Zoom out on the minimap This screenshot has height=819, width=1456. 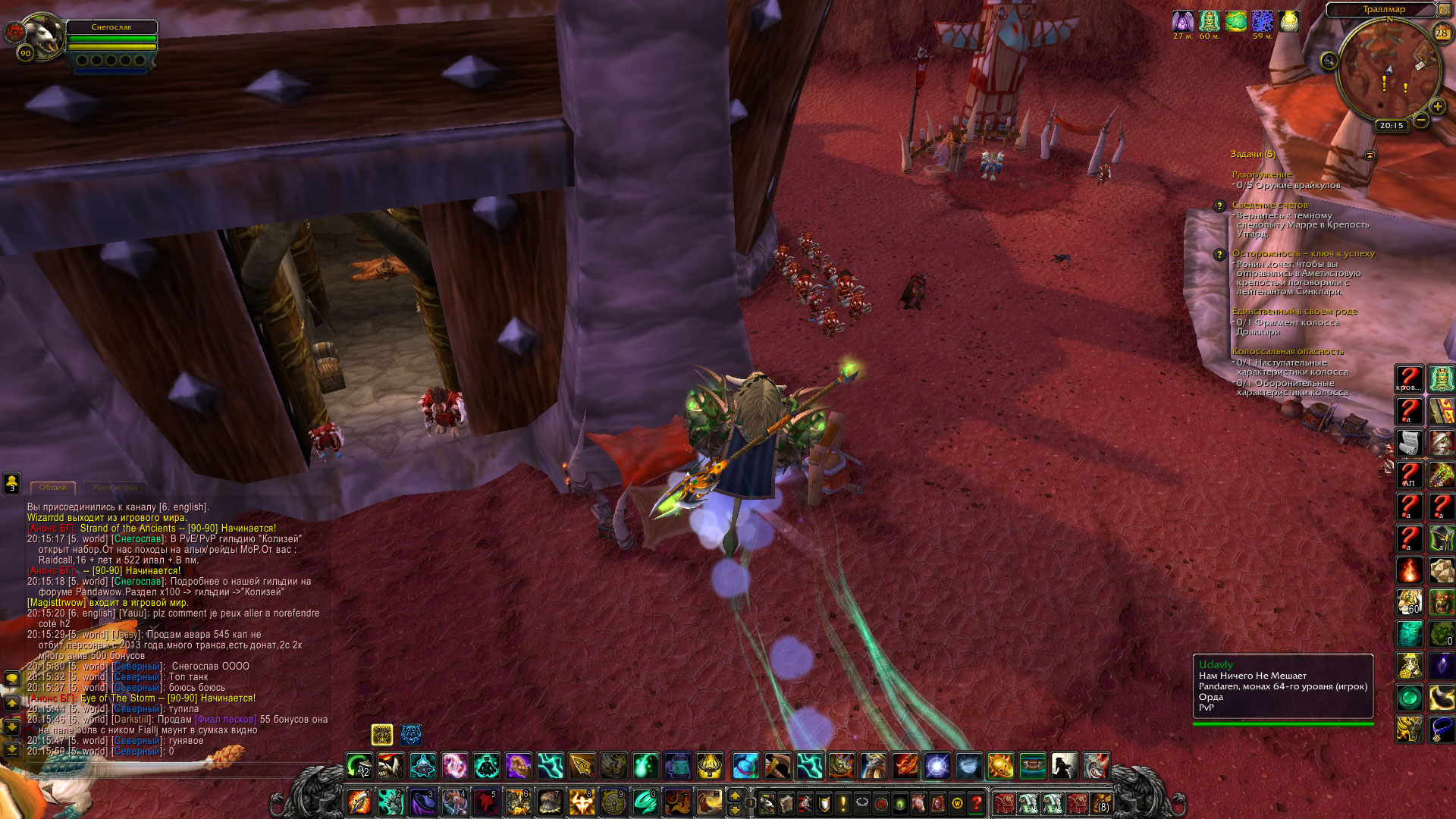click(x=1421, y=120)
